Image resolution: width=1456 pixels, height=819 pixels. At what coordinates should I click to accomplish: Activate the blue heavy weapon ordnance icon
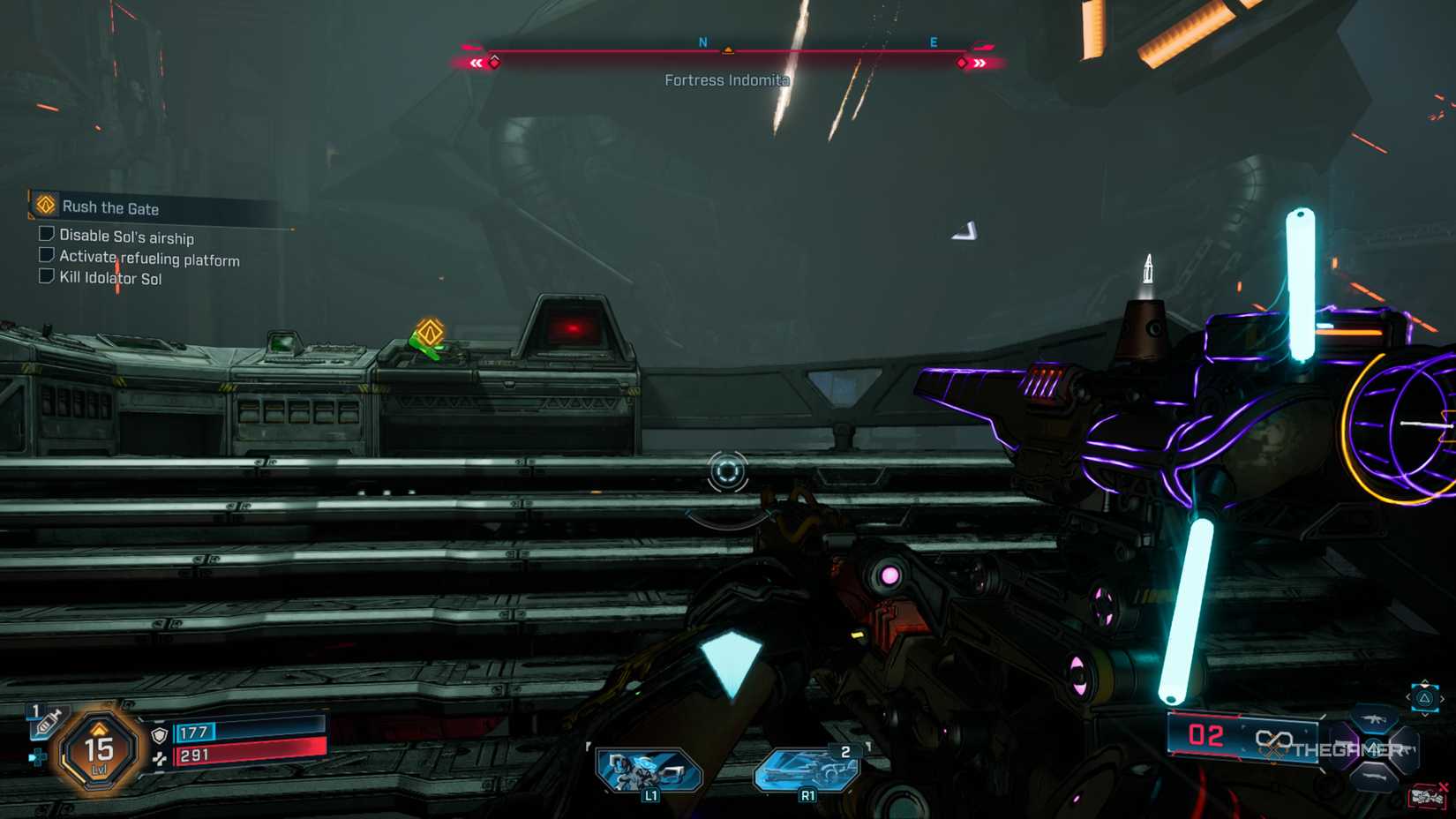pyautogui.click(x=807, y=770)
